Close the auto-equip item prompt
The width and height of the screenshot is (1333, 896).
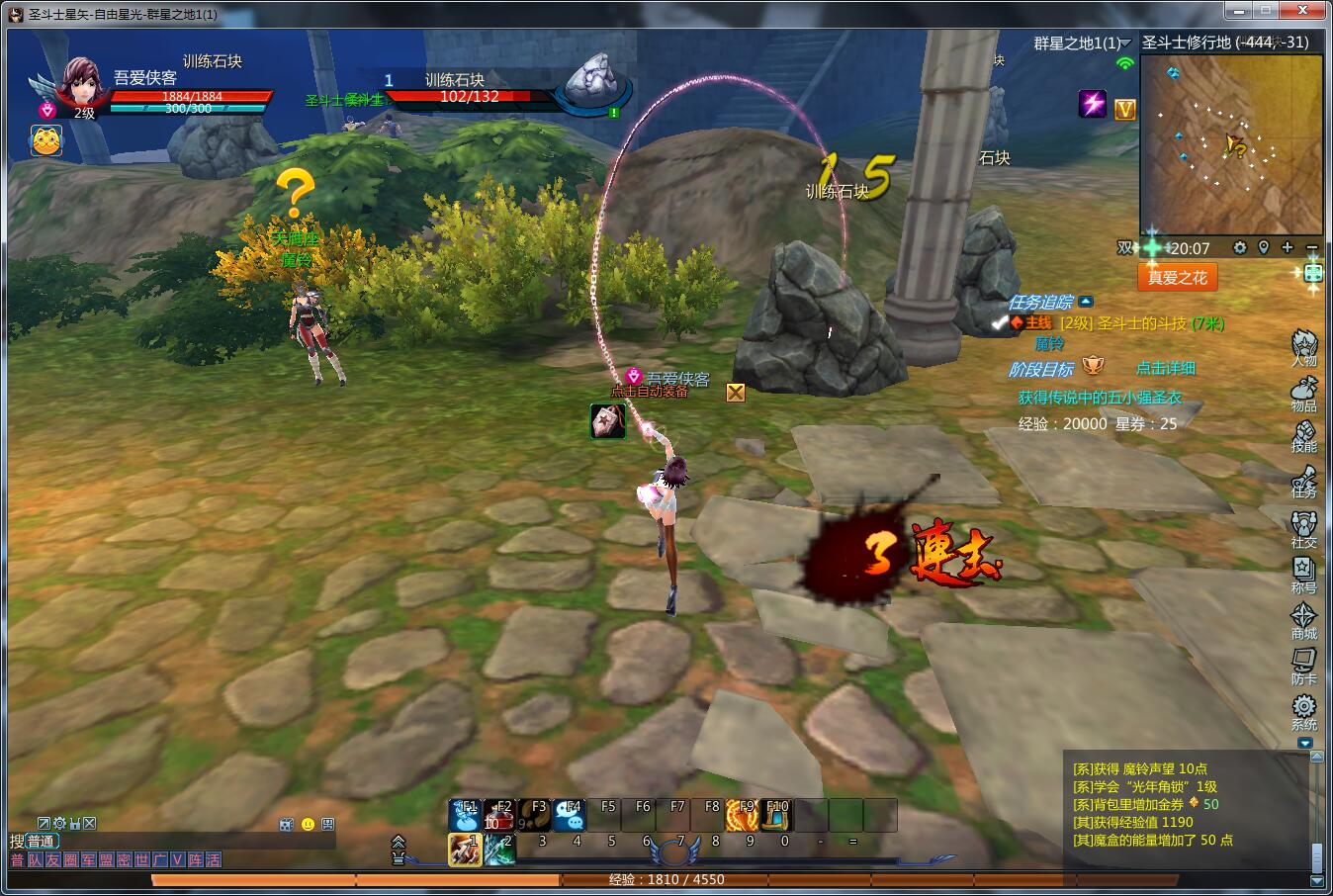point(735,393)
